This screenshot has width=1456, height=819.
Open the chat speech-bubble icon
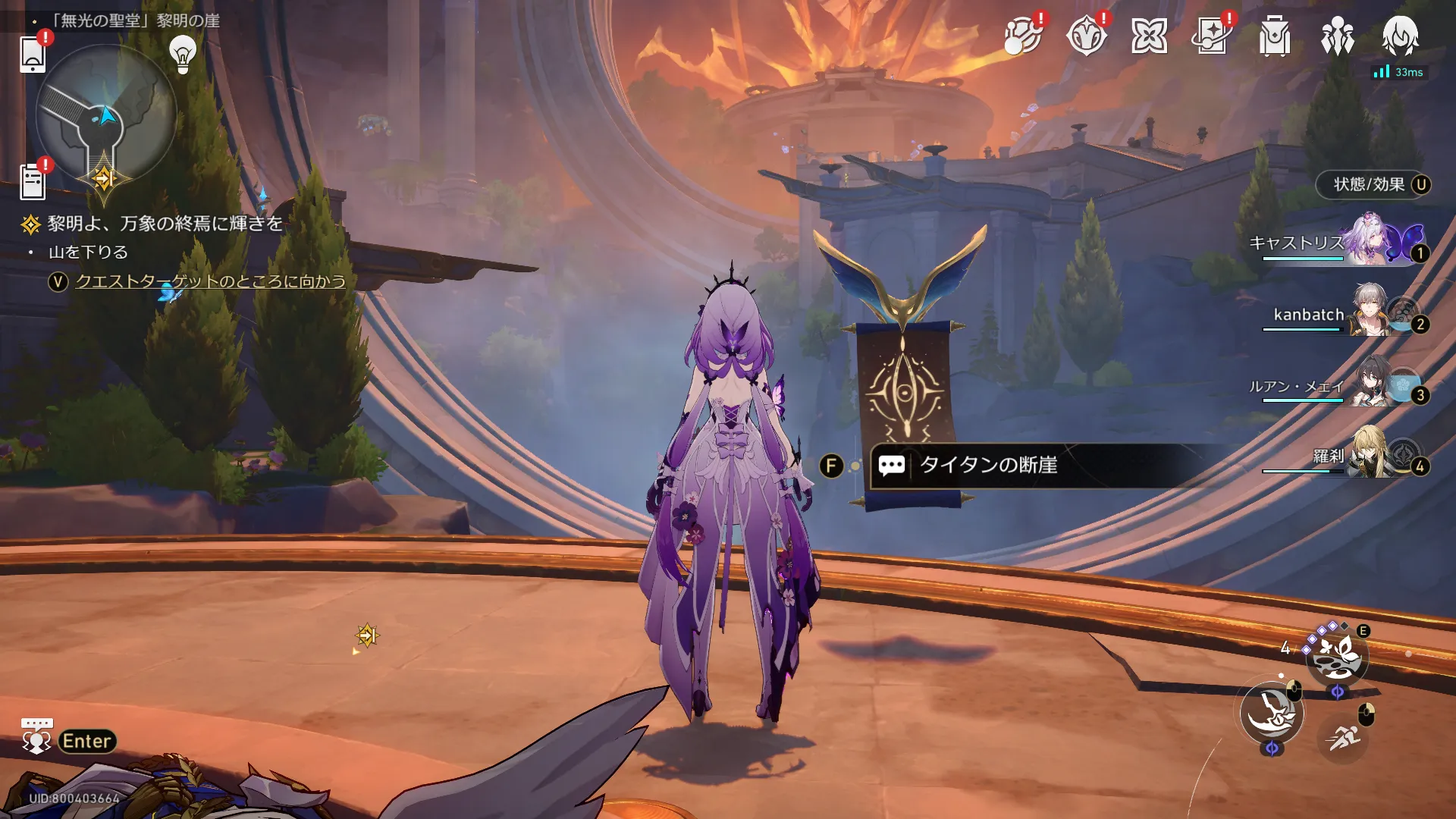tap(36, 737)
